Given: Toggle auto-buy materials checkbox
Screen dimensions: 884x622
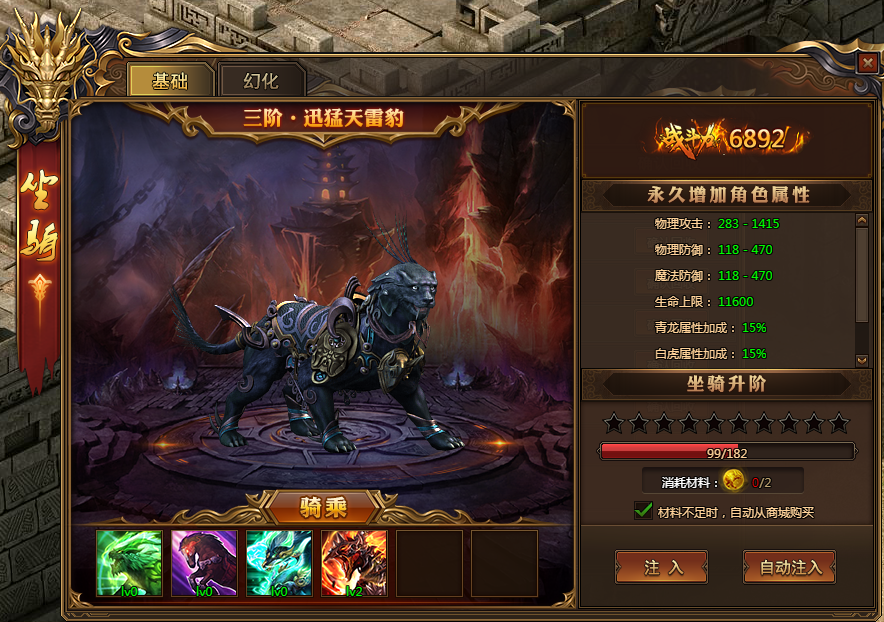Looking at the screenshot, I should (x=644, y=511).
